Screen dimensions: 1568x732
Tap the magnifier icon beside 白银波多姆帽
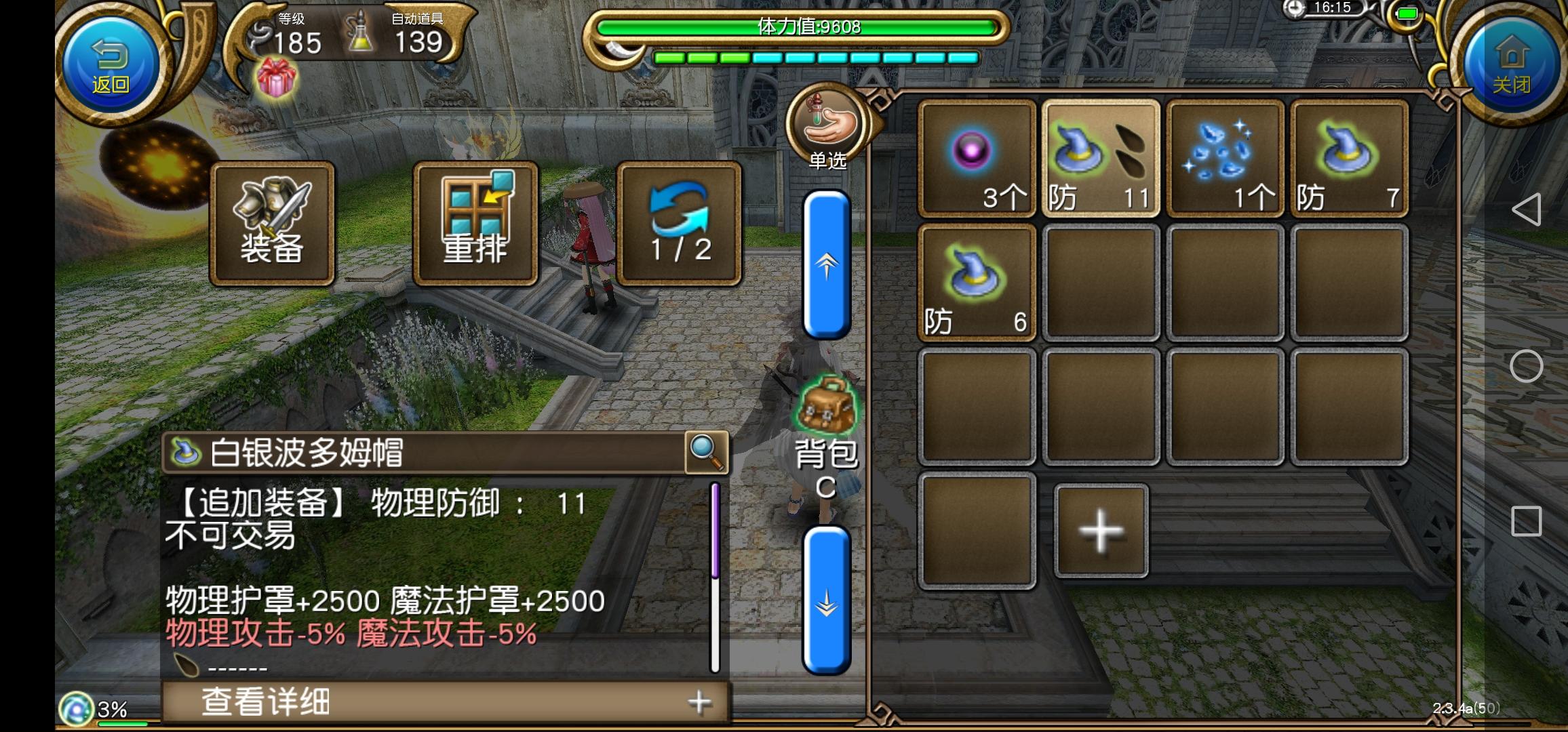(x=705, y=453)
